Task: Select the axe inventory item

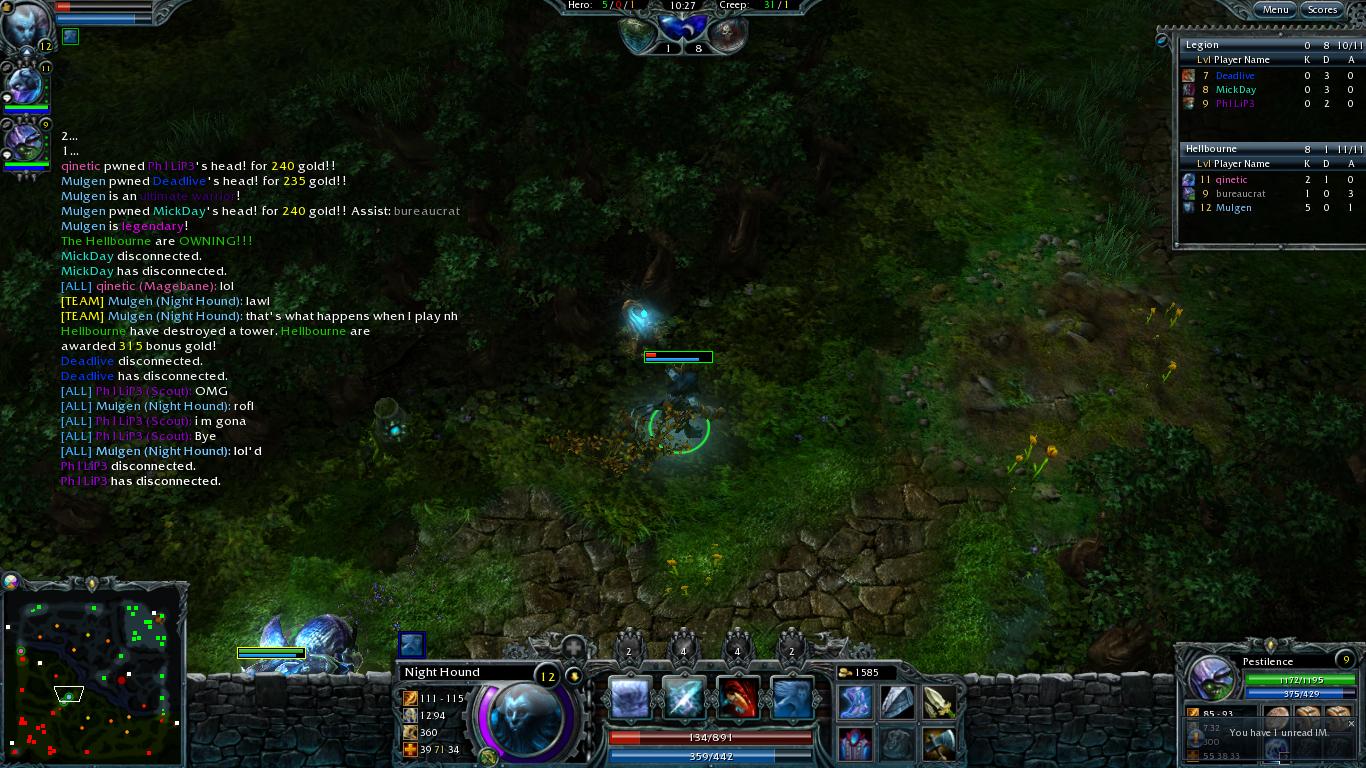Action: (x=938, y=743)
